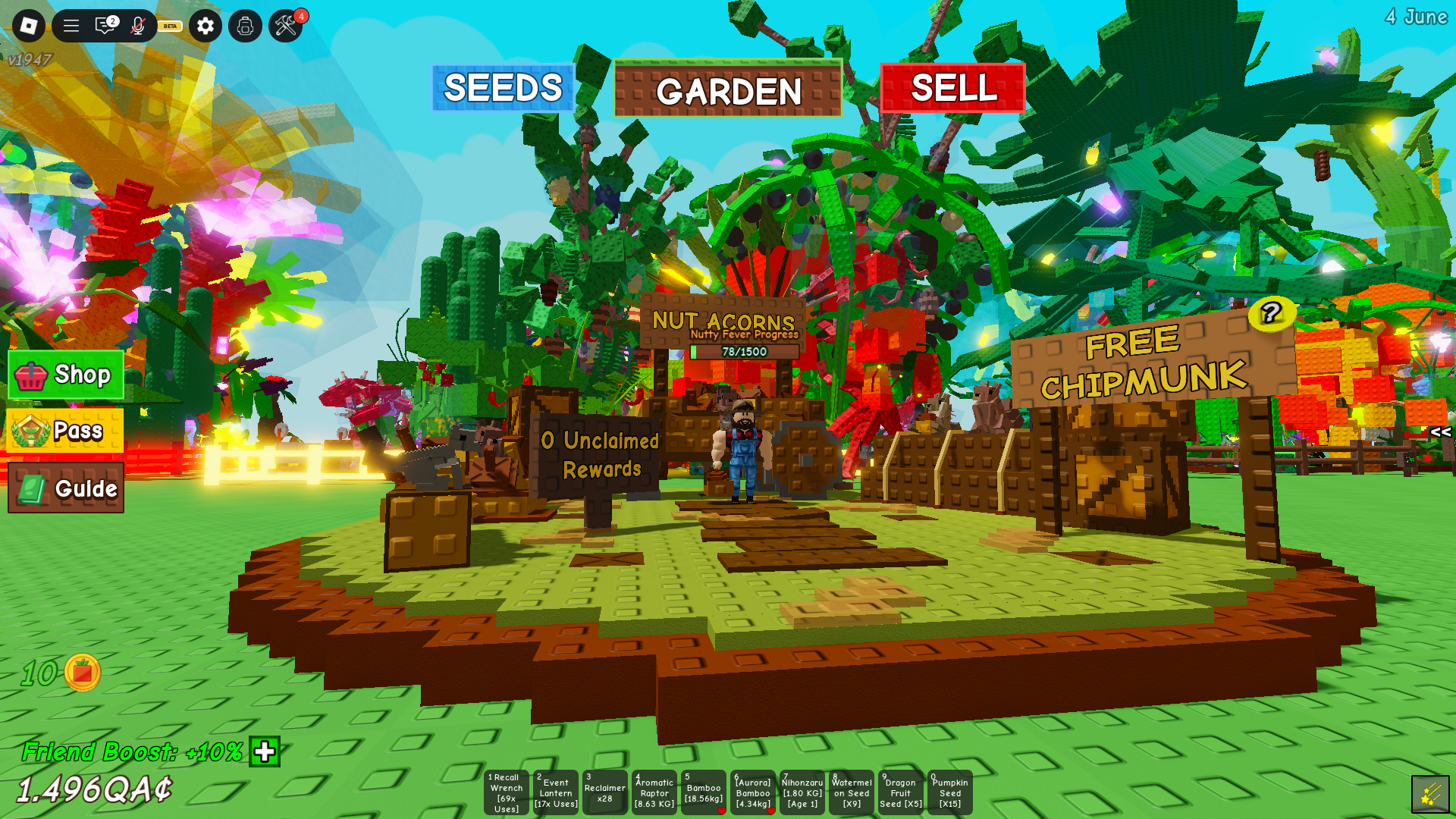
Task: Teleport to the Garden
Action: tap(728, 90)
